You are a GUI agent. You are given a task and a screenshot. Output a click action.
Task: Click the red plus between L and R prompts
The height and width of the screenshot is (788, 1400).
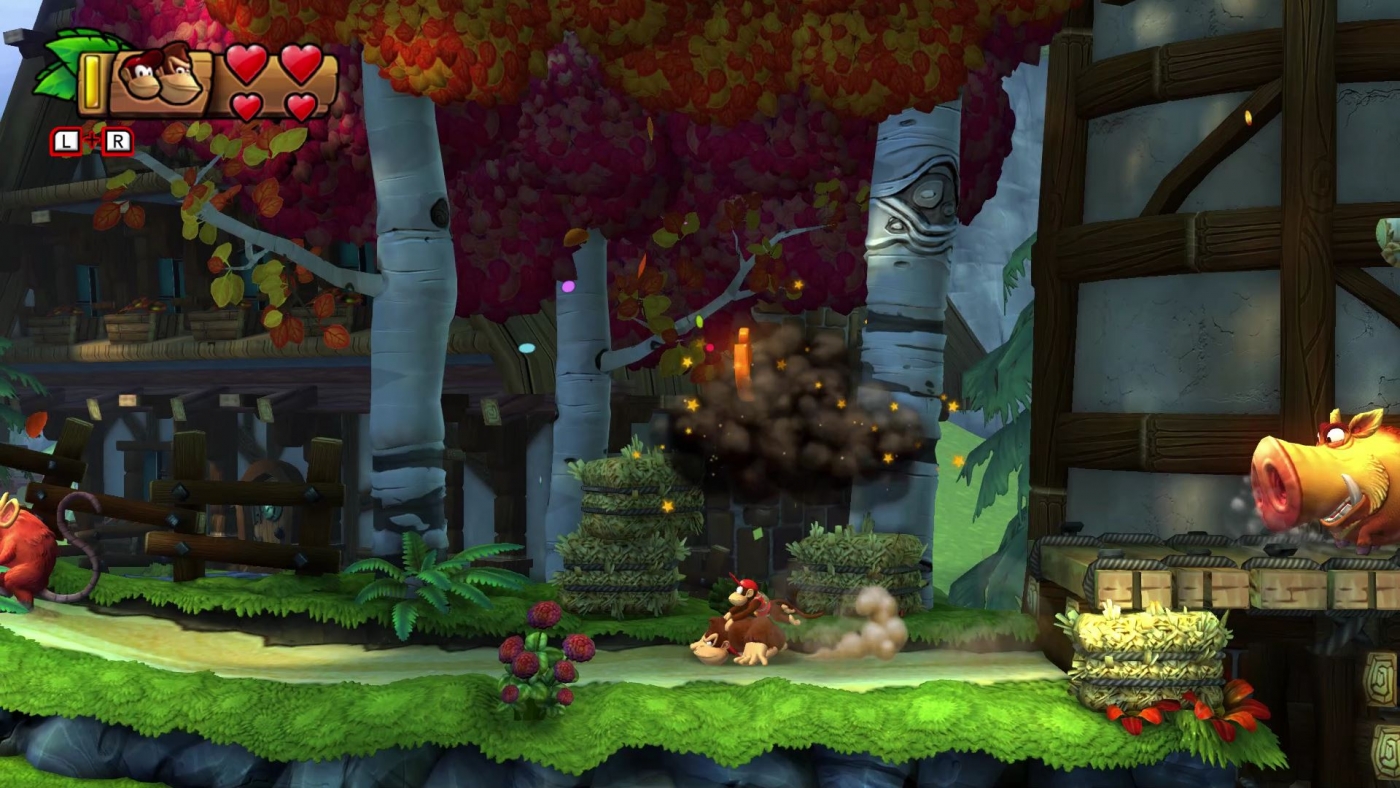pos(91,138)
